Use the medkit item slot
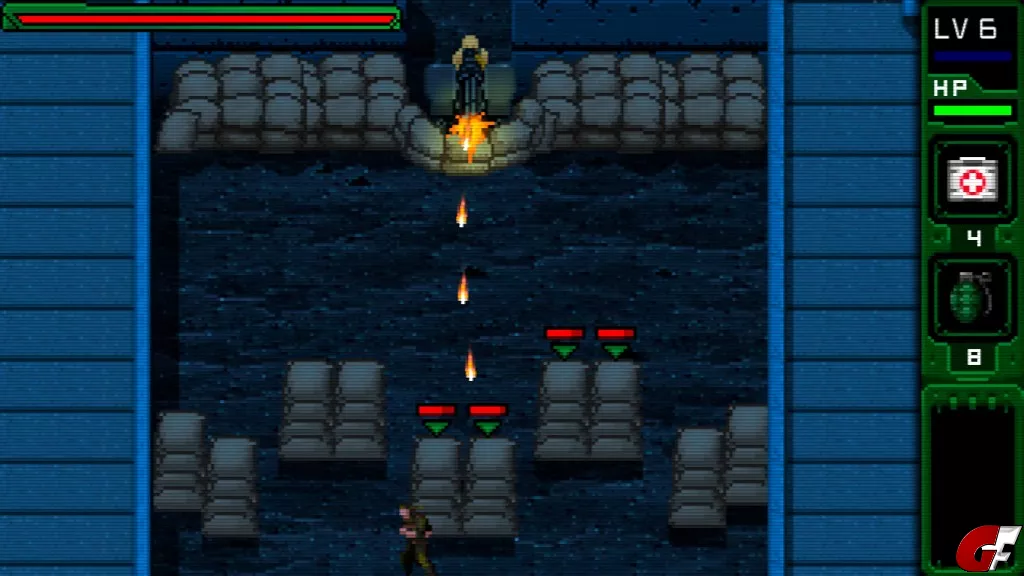The width and height of the screenshot is (1024, 576). pyautogui.click(x=972, y=181)
